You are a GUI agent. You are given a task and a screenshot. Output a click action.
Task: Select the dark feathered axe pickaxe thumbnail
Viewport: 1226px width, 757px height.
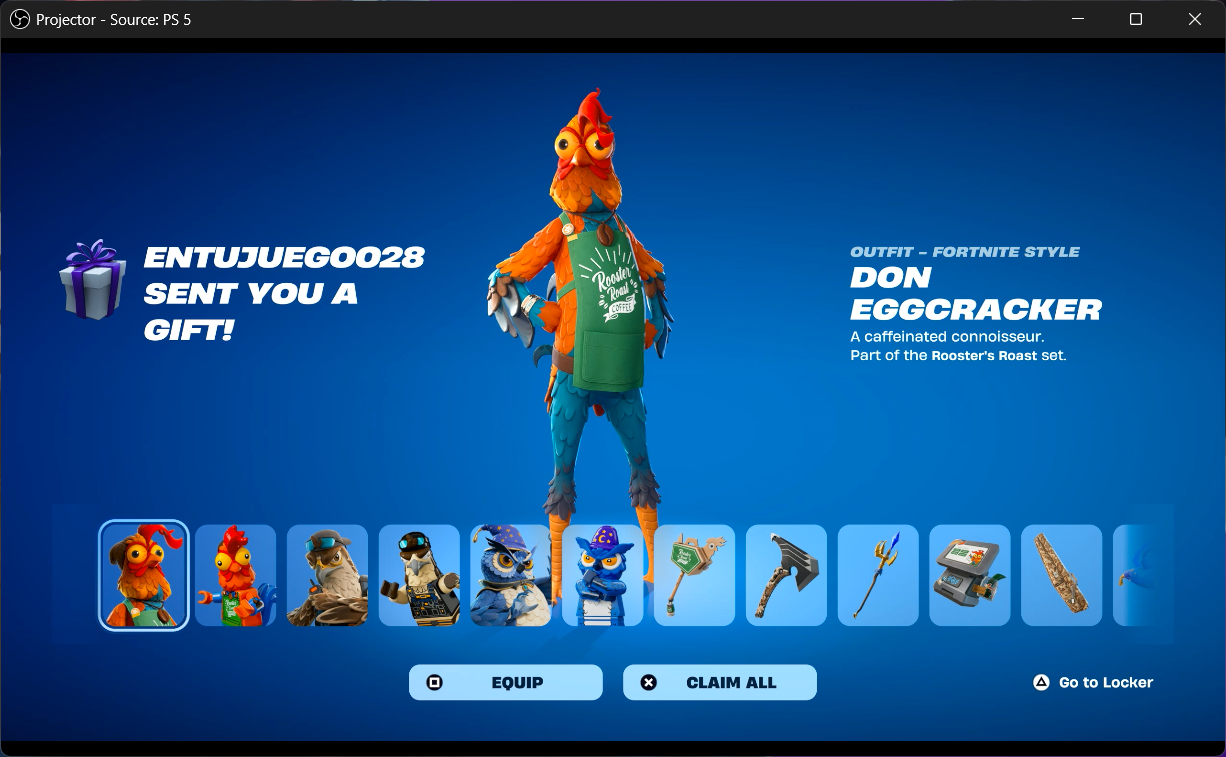[786, 576]
